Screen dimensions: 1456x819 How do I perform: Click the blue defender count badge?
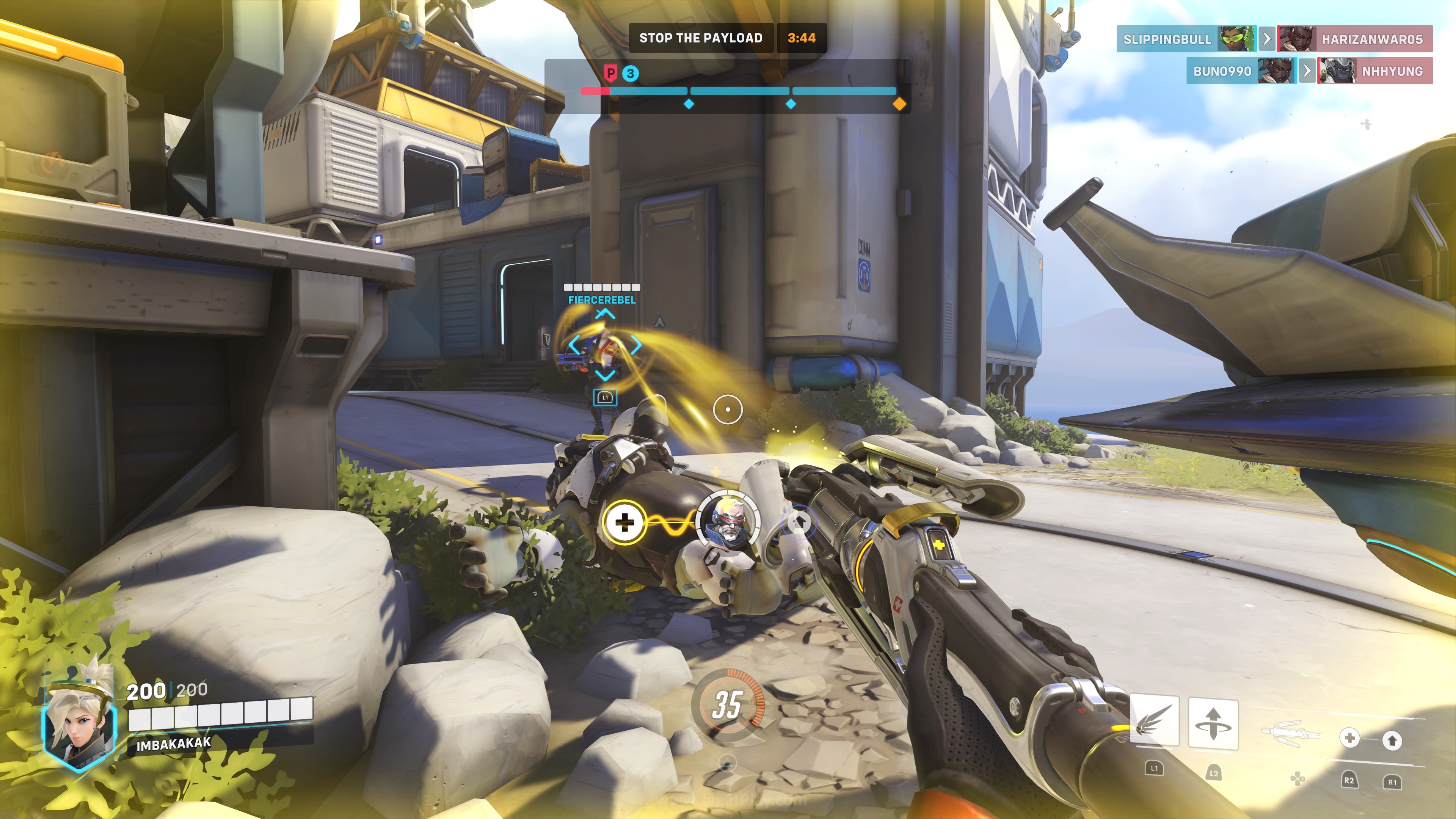tap(630, 74)
